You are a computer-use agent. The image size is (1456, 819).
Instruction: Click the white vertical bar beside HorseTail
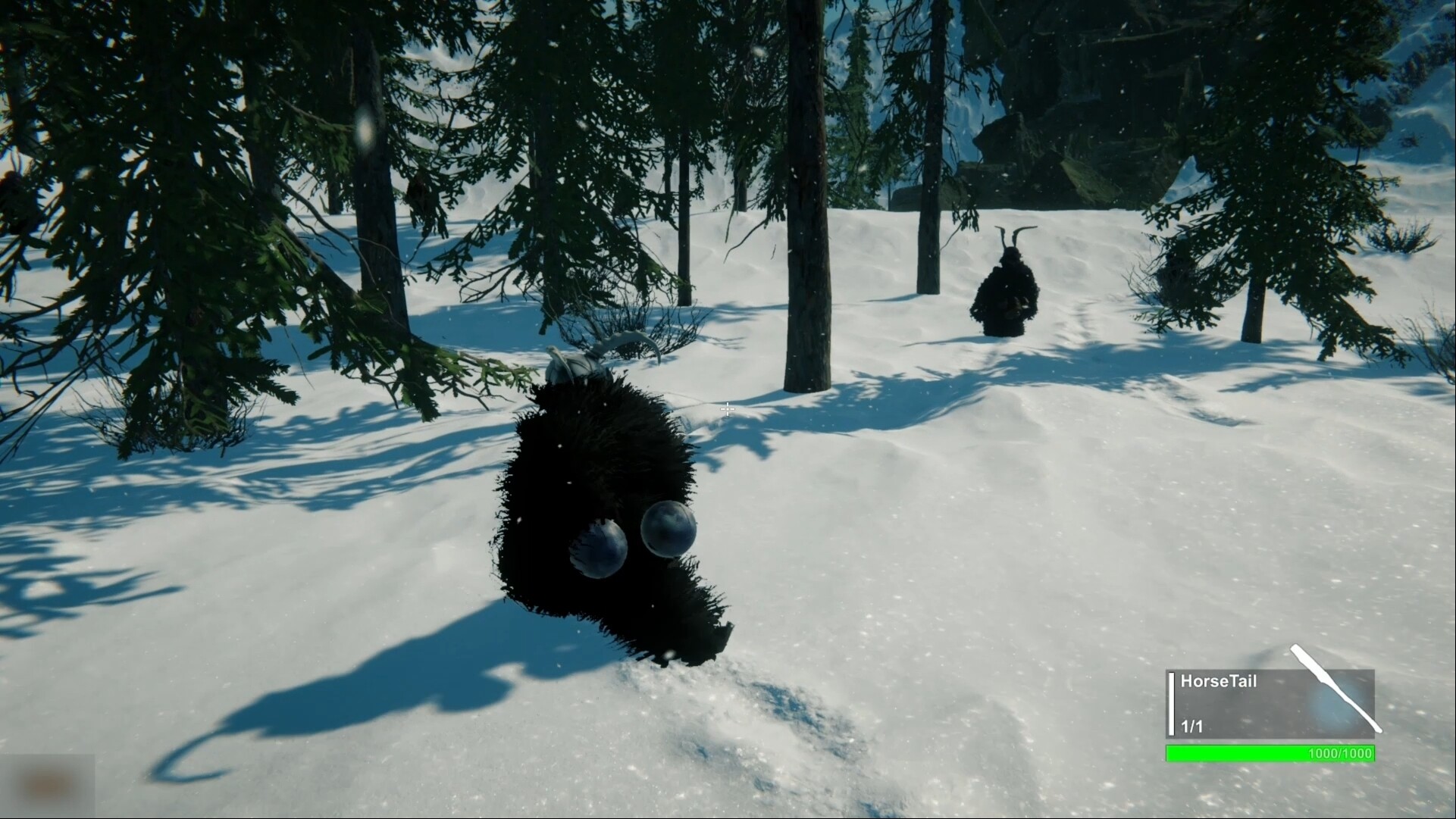pos(1170,705)
